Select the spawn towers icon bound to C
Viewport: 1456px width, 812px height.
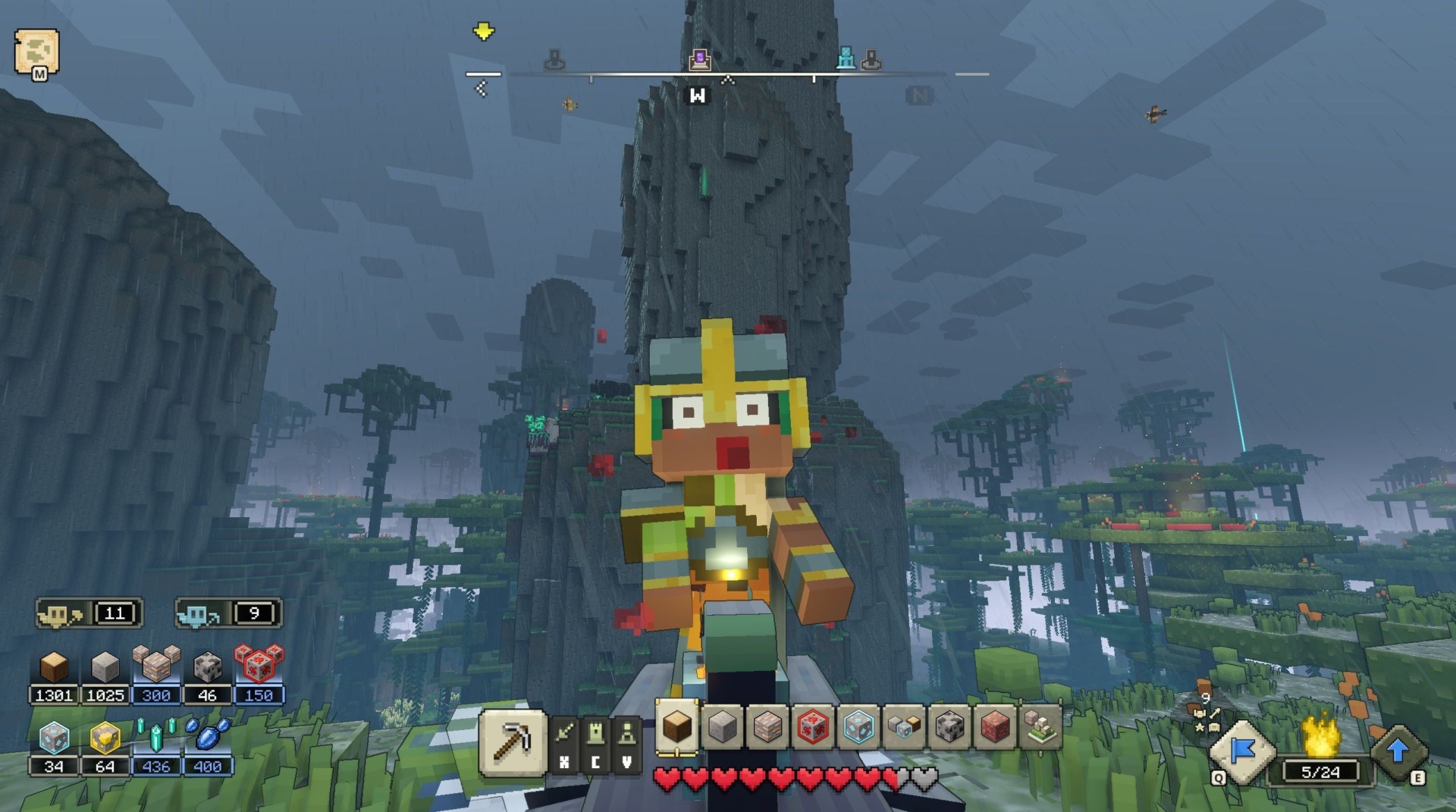(x=596, y=734)
